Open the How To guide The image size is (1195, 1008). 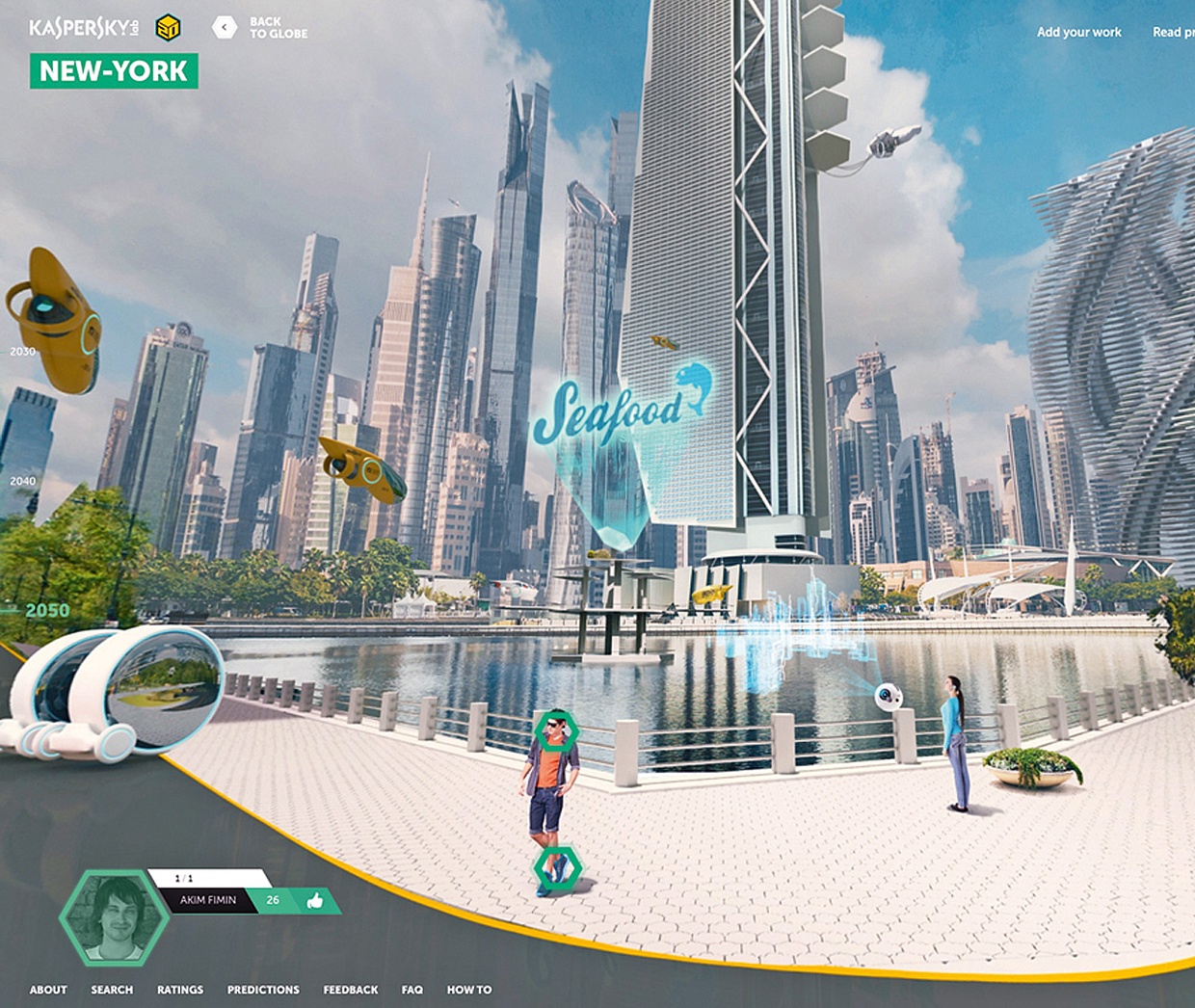click(x=469, y=990)
